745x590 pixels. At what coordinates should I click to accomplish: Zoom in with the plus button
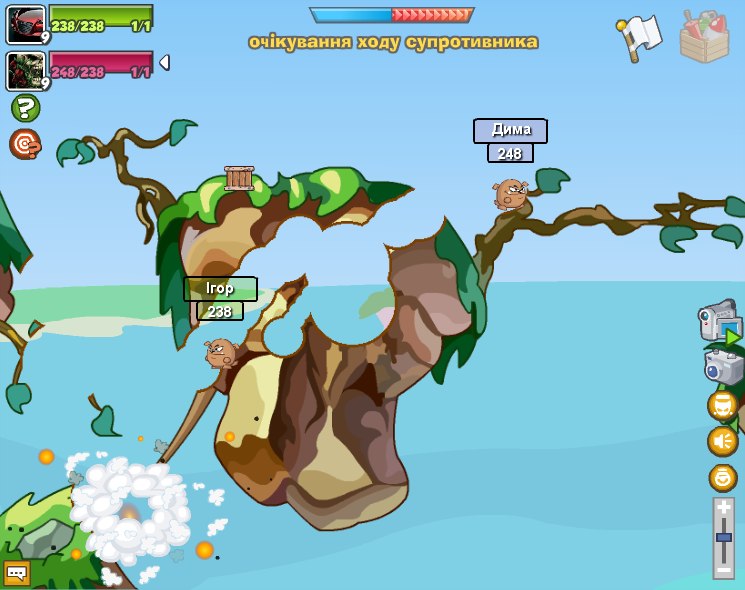pos(724,509)
